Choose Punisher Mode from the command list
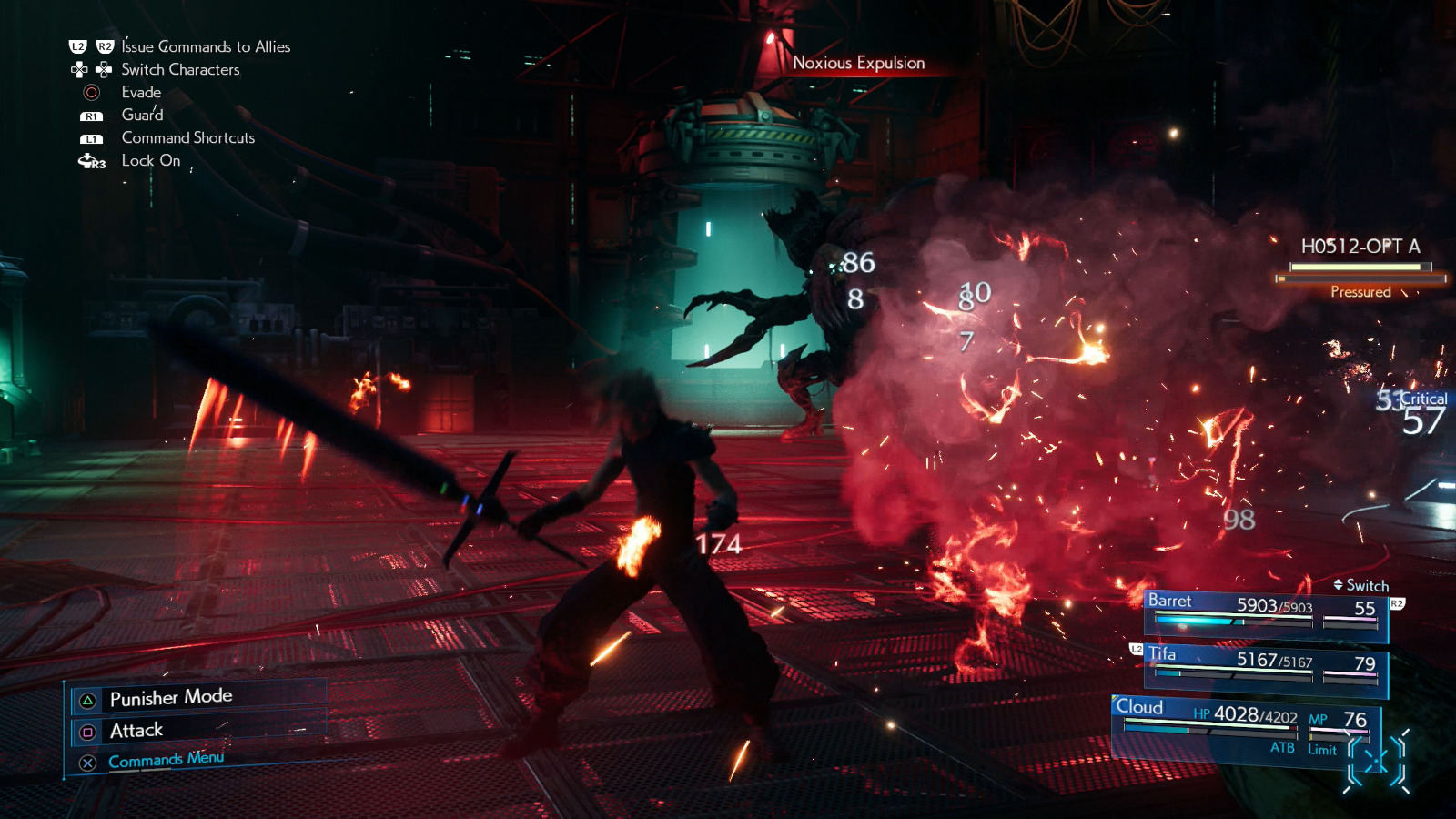This screenshot has height=819, width=1456. click(169, 696)
